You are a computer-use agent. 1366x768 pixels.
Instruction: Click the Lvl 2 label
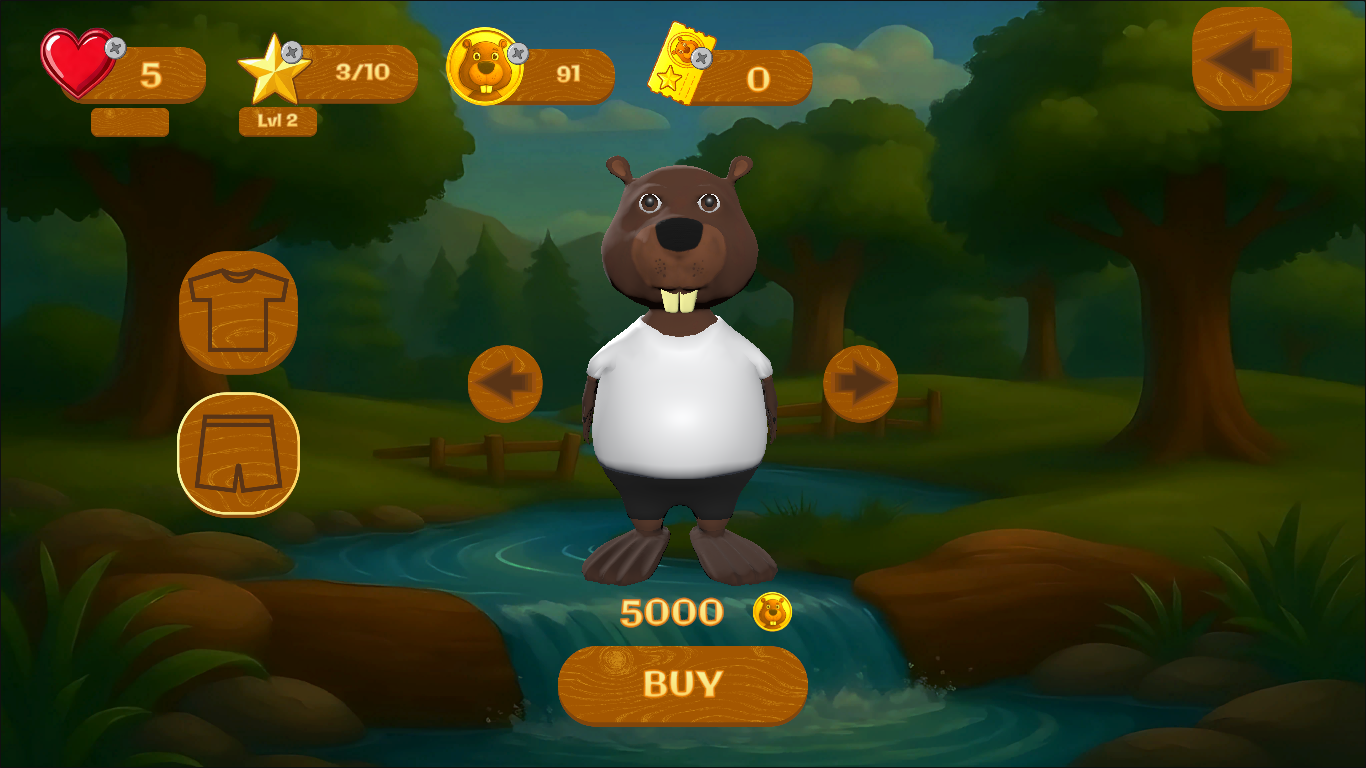pyautogui.click(x=278, y=123)
